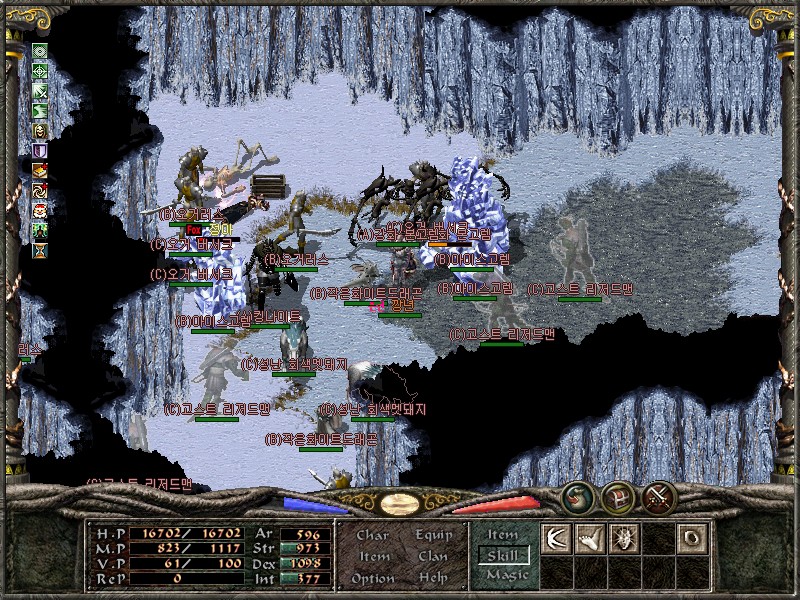Select the Skill quickbar tab
The image size is (800, 600).
502,555
